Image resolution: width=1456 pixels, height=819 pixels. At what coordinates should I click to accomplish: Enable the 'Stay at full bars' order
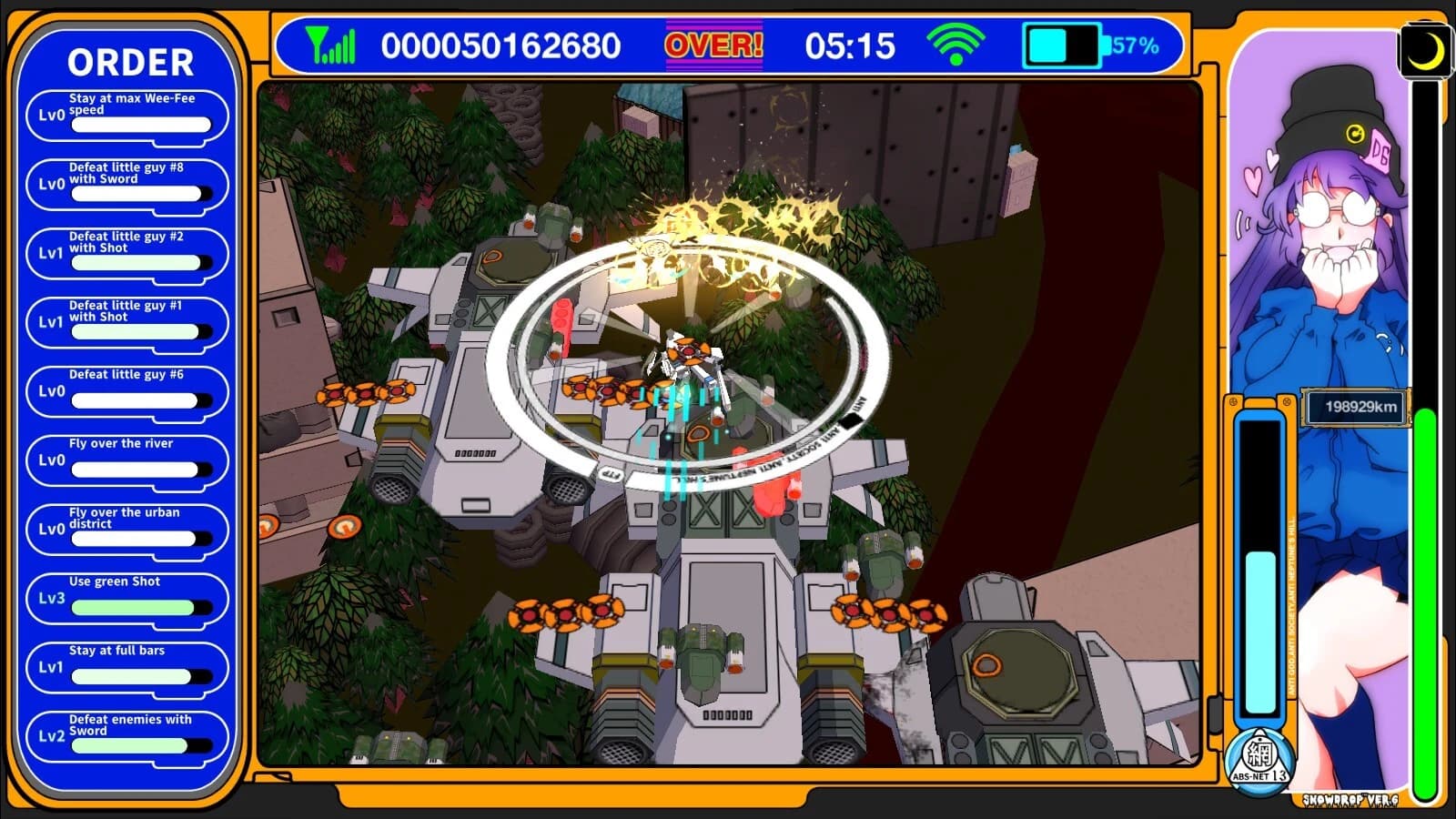click(x=127, y=665)
